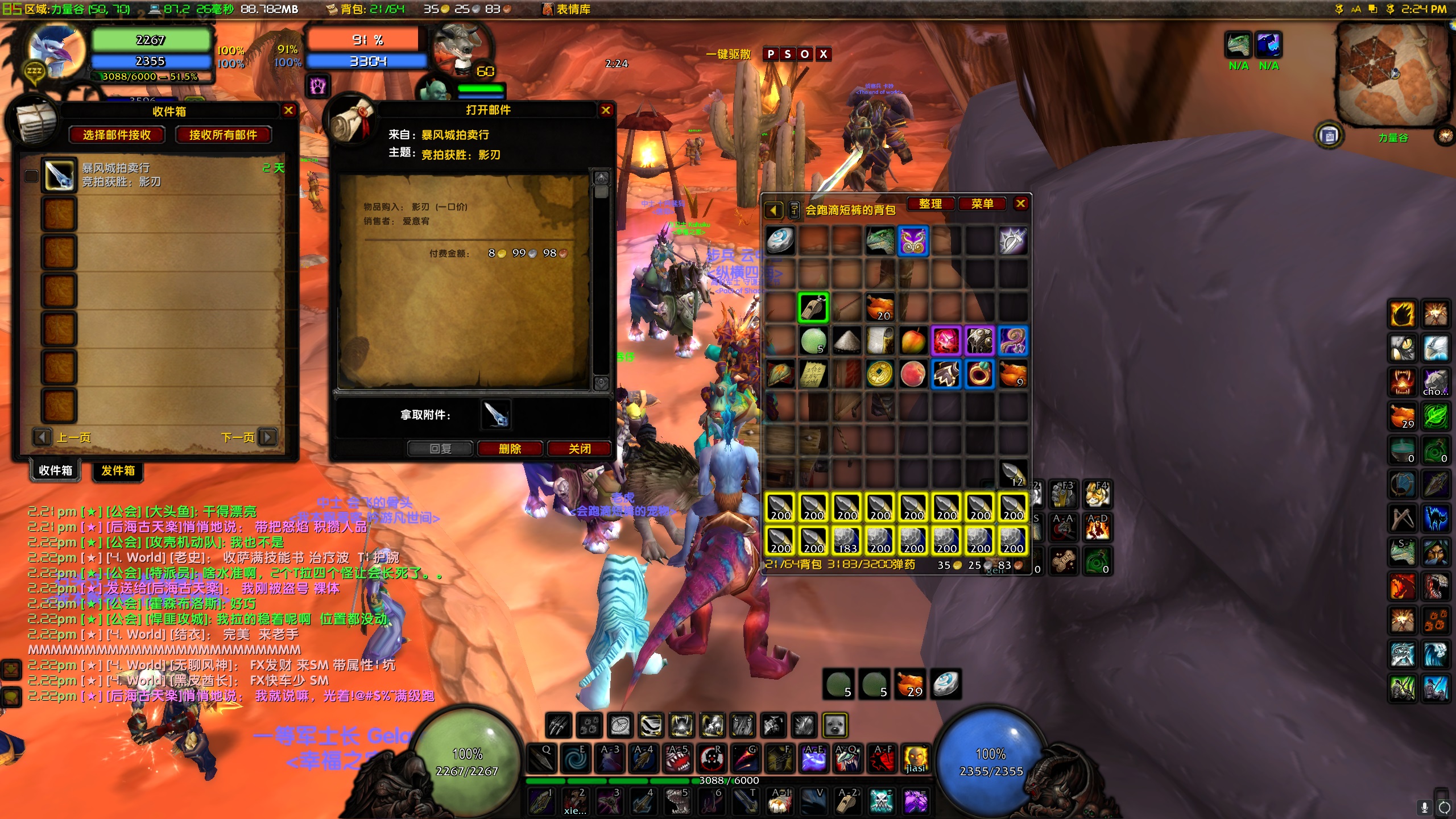This screenshot has width=1456, height=819.
Task: Take the 影刃 dagger attachment
Action: point(495,414)
